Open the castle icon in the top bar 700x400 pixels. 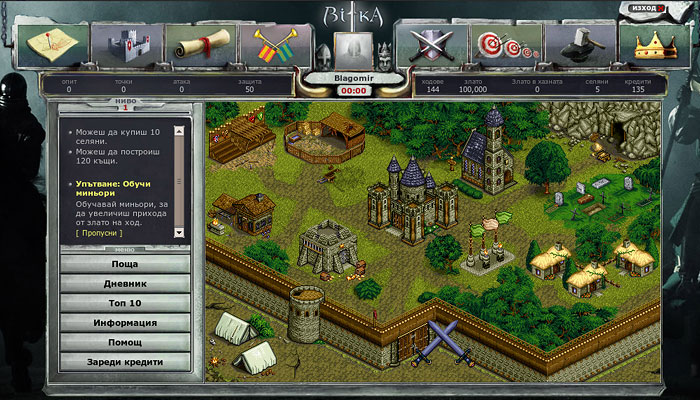point(126,44)
